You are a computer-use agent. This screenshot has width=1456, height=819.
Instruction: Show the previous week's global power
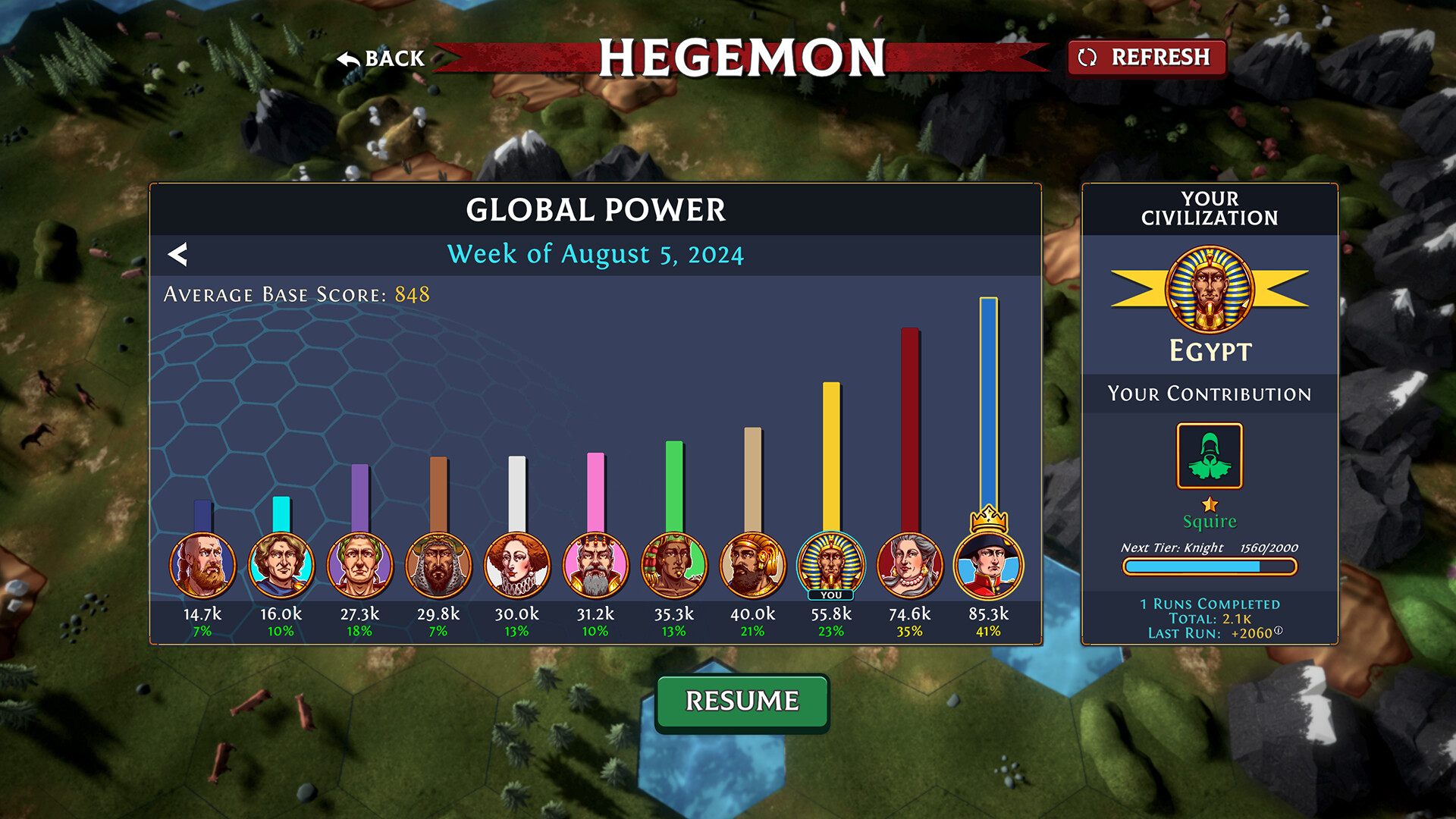click(x=177, y=255)
